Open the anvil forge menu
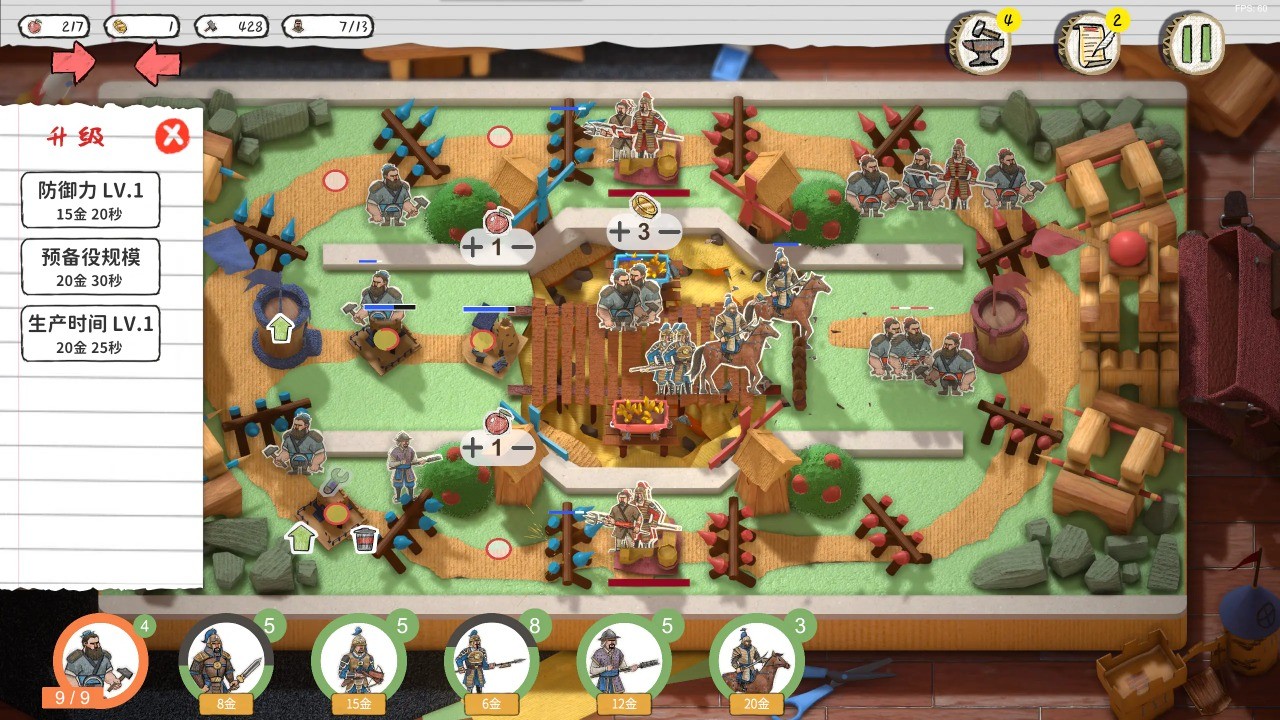The image size is (1280, 720). tap(978, 43)
